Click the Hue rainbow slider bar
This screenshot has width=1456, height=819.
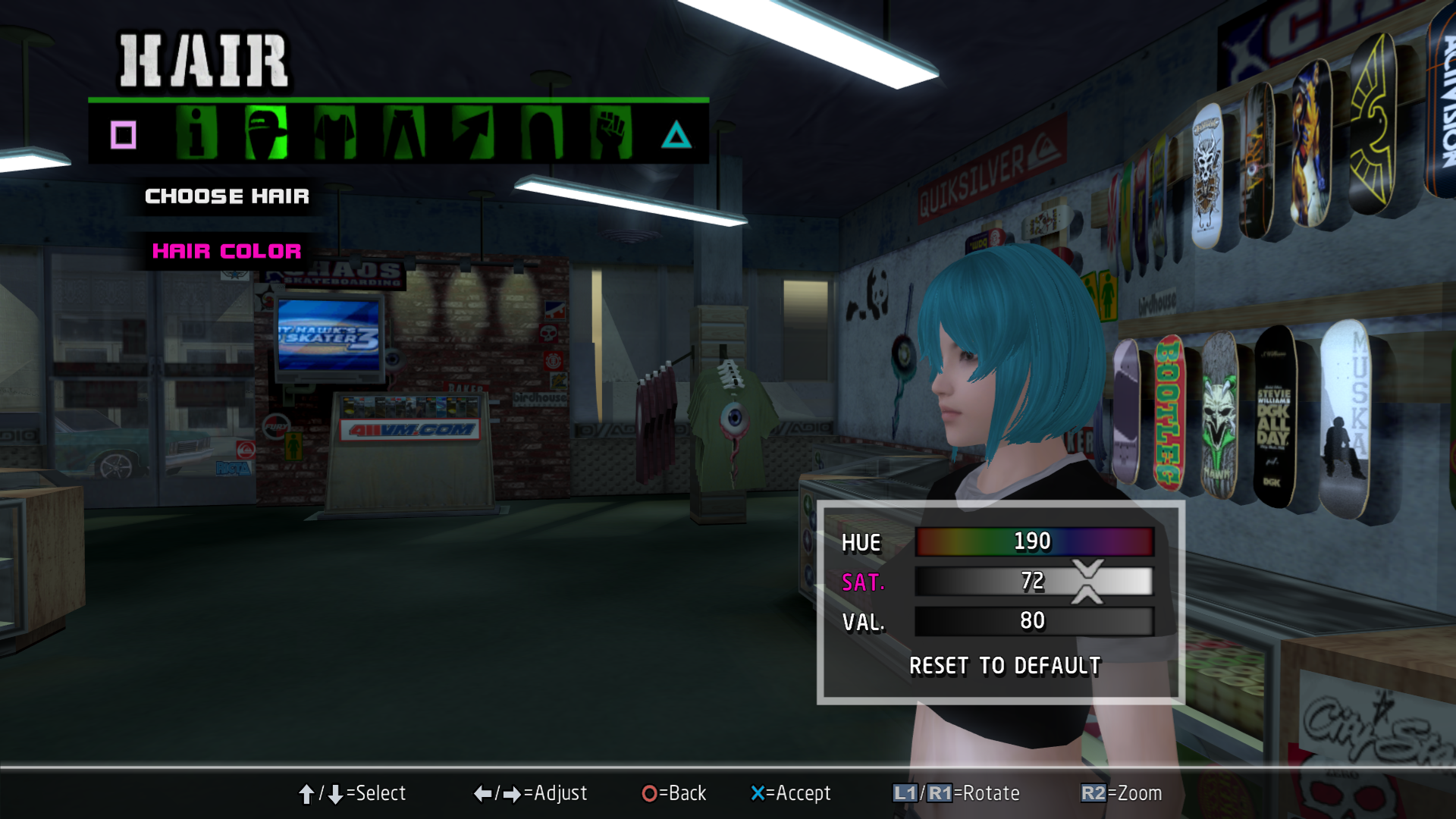[x=1033, y=541]
